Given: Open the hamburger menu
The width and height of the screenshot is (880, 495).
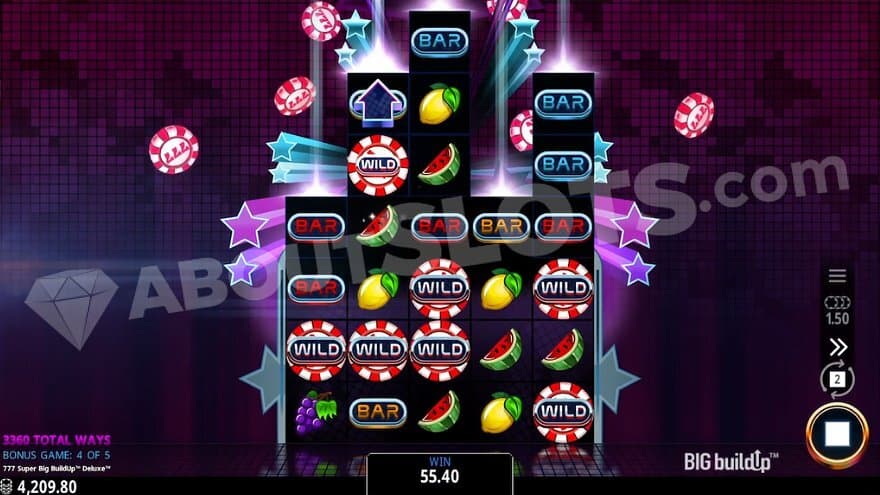Looking at the screenshot, I should [x=837, y=276].
